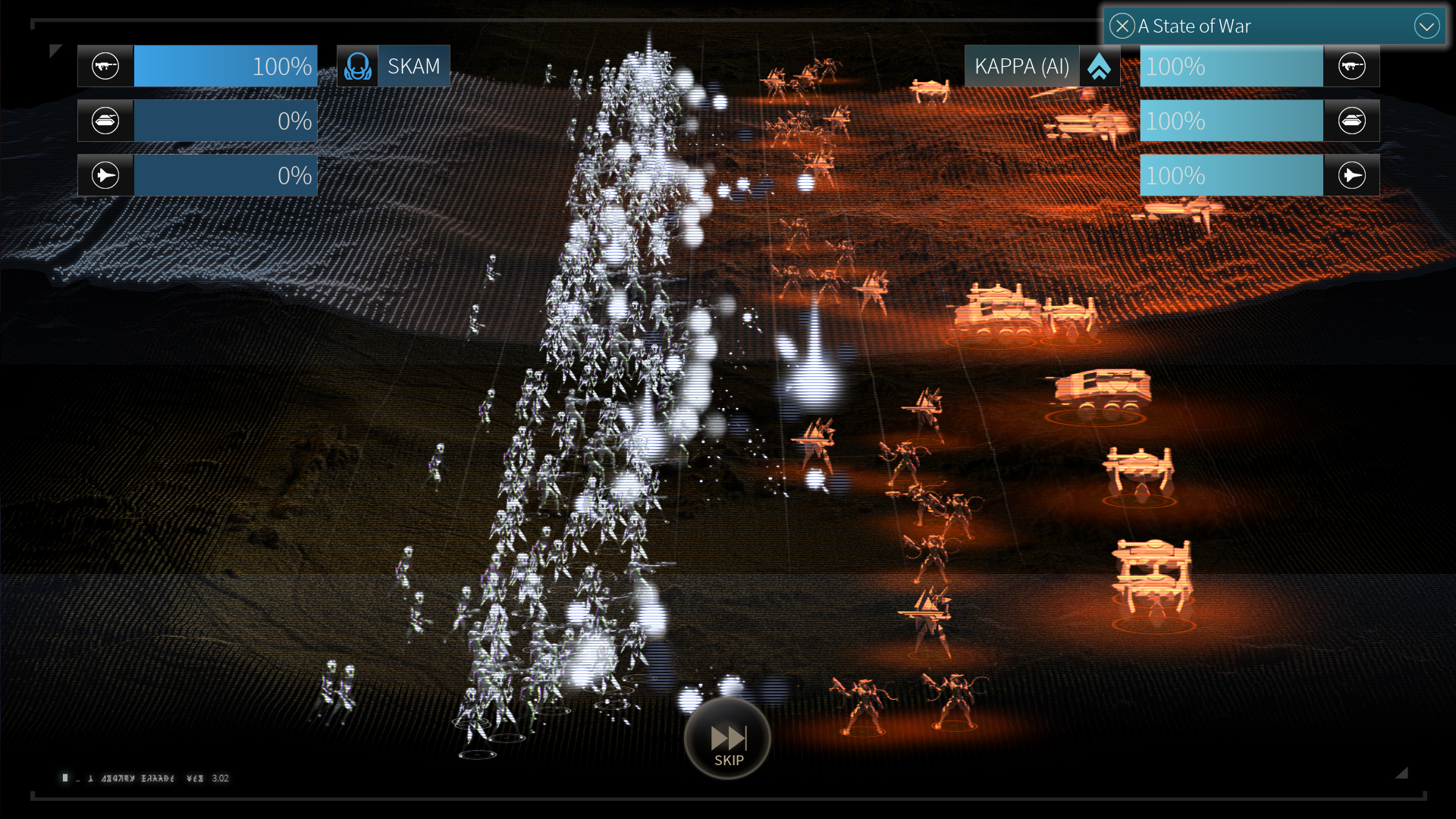Dismiss the A State of War notification
The height and width of the screenshot is (819, 1456).
click(x=1122, y=26)
